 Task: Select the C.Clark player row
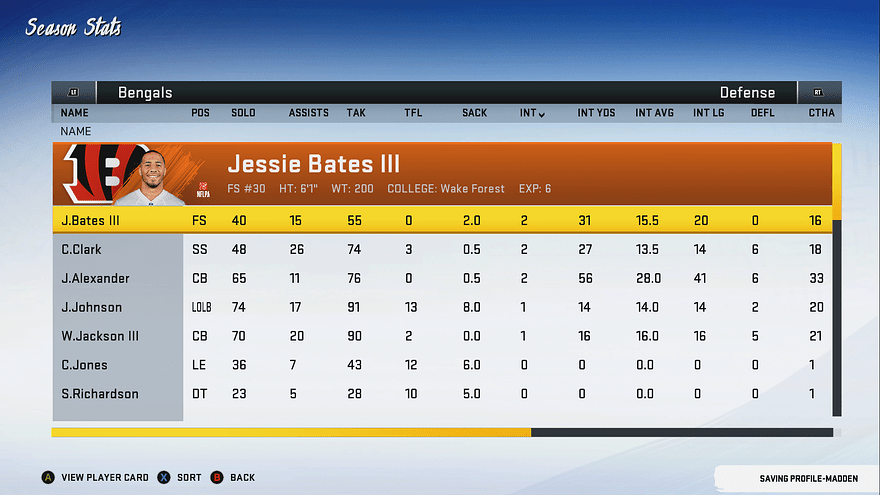coord(440,249)
